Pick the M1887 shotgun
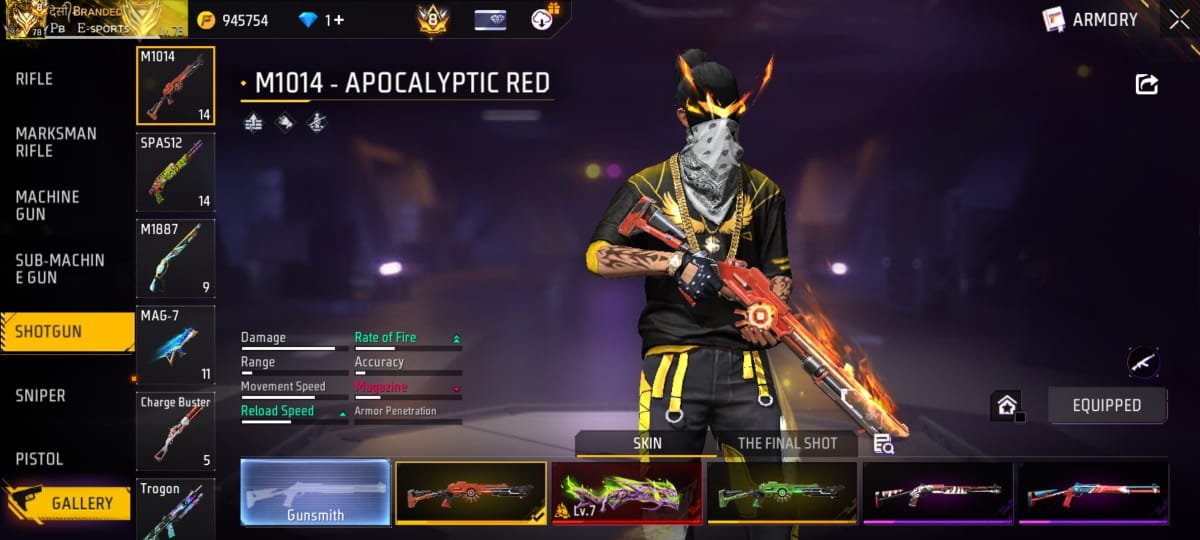 point(175,258)
